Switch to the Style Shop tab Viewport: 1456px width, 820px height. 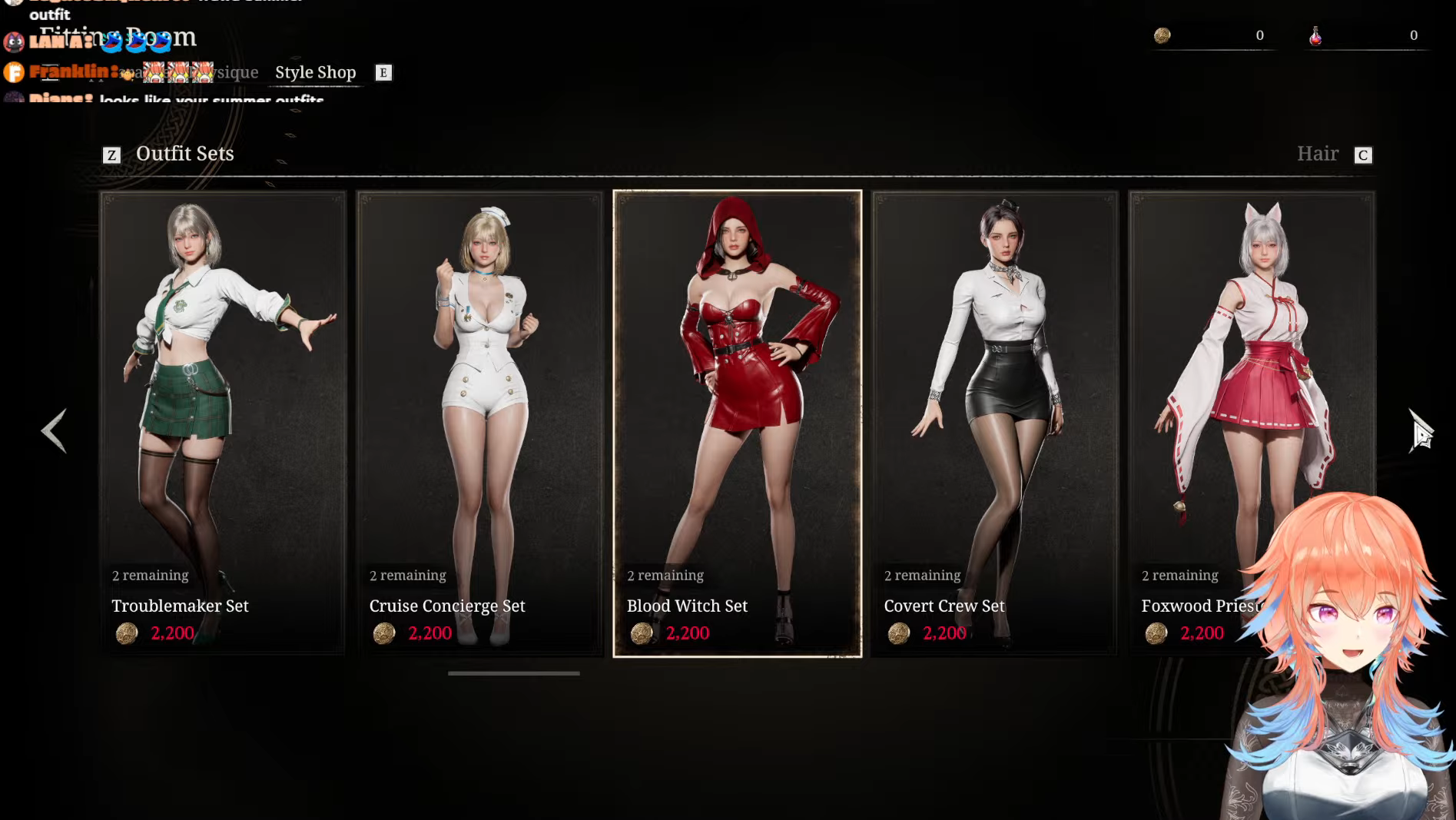pos(316,72)
